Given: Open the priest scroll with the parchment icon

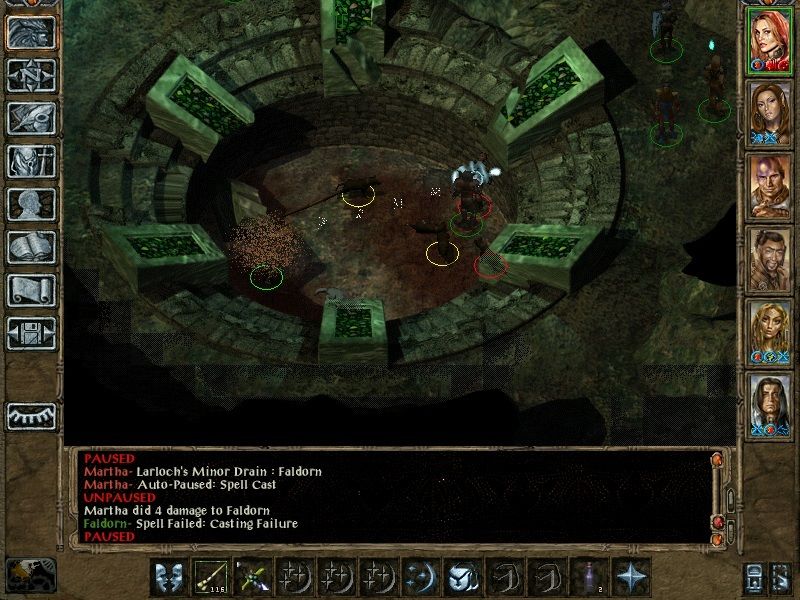Looking at the screenshot, I should 31,290.
